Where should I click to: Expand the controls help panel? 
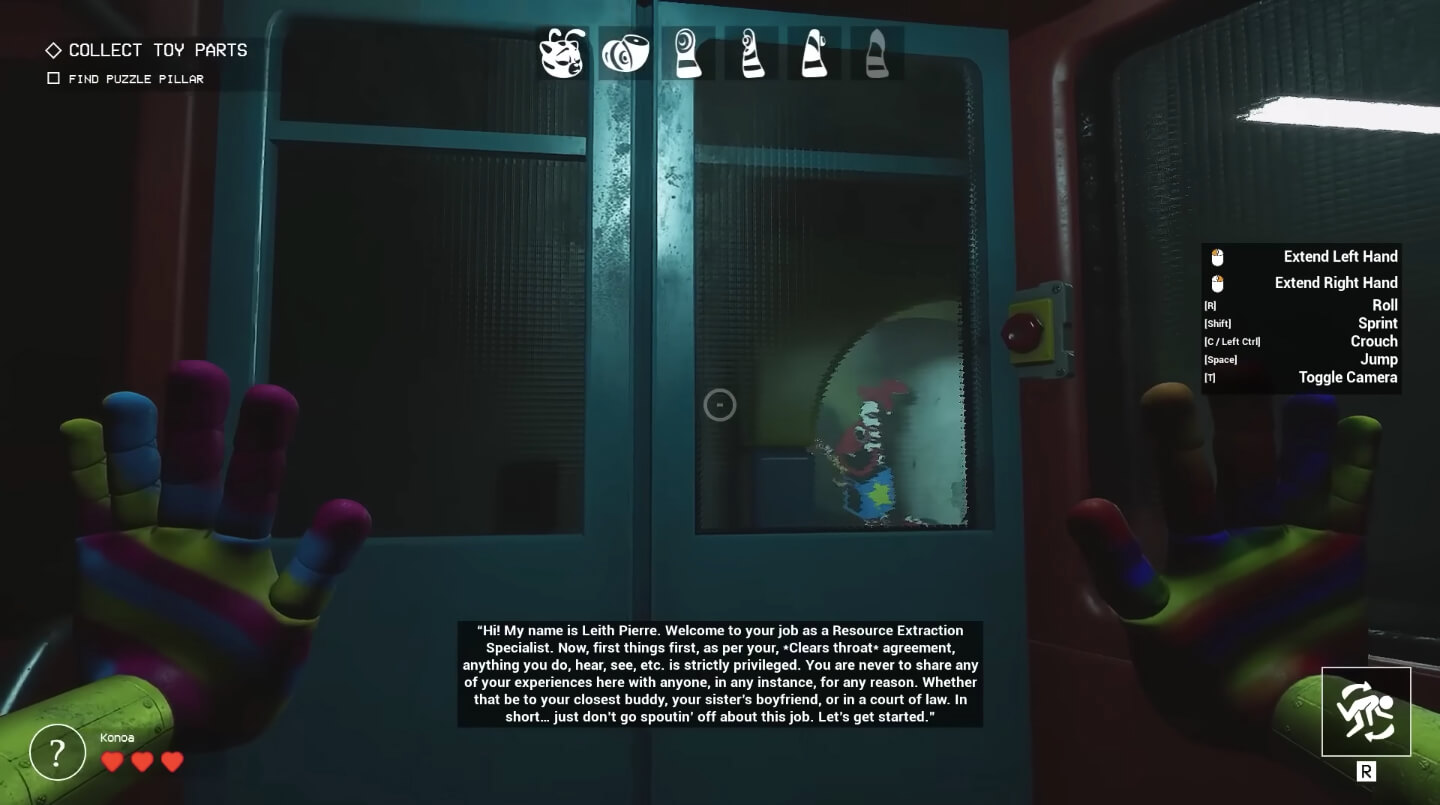click(1300, 318)
